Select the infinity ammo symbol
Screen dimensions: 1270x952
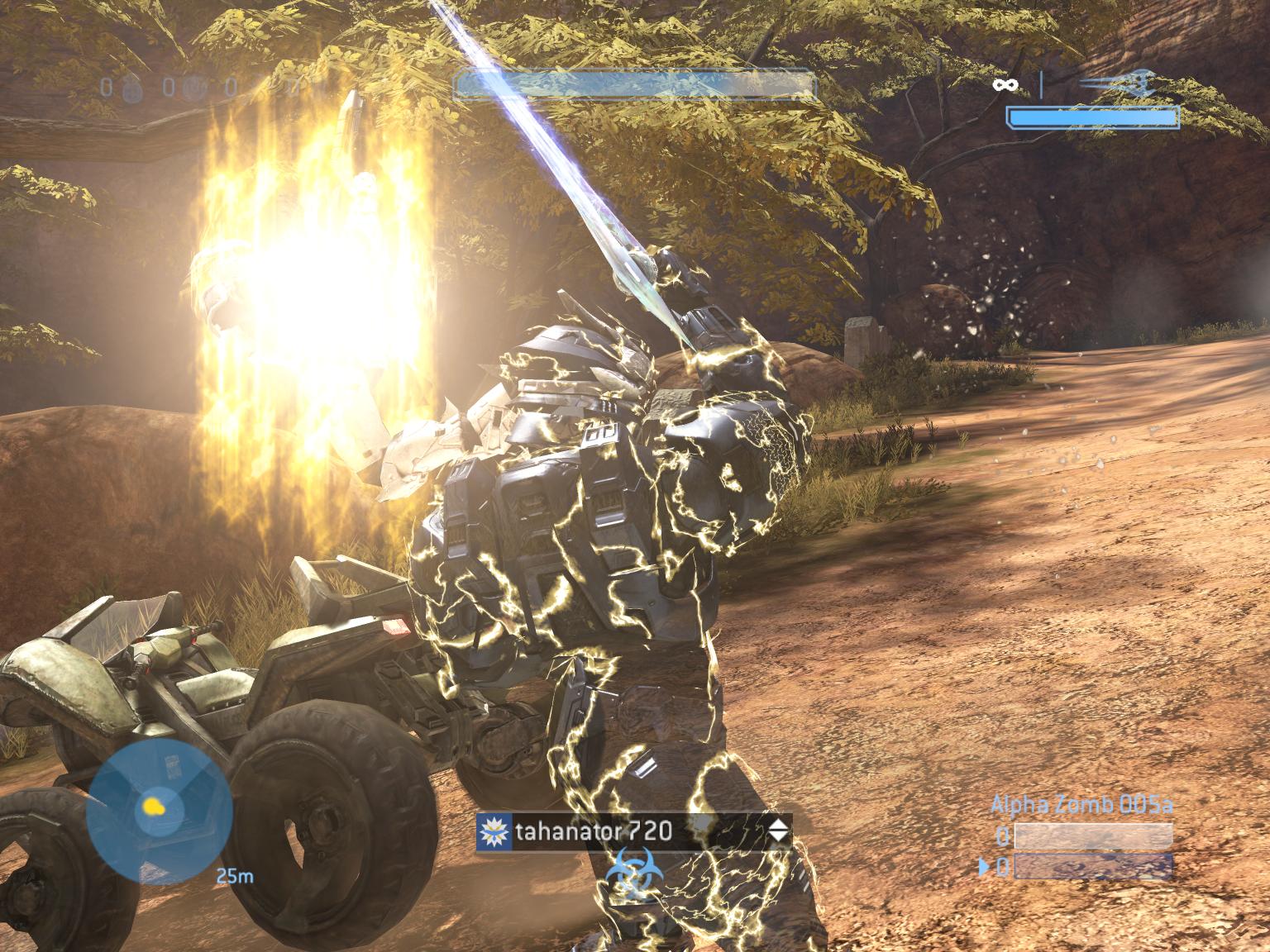pos(1007,84)
